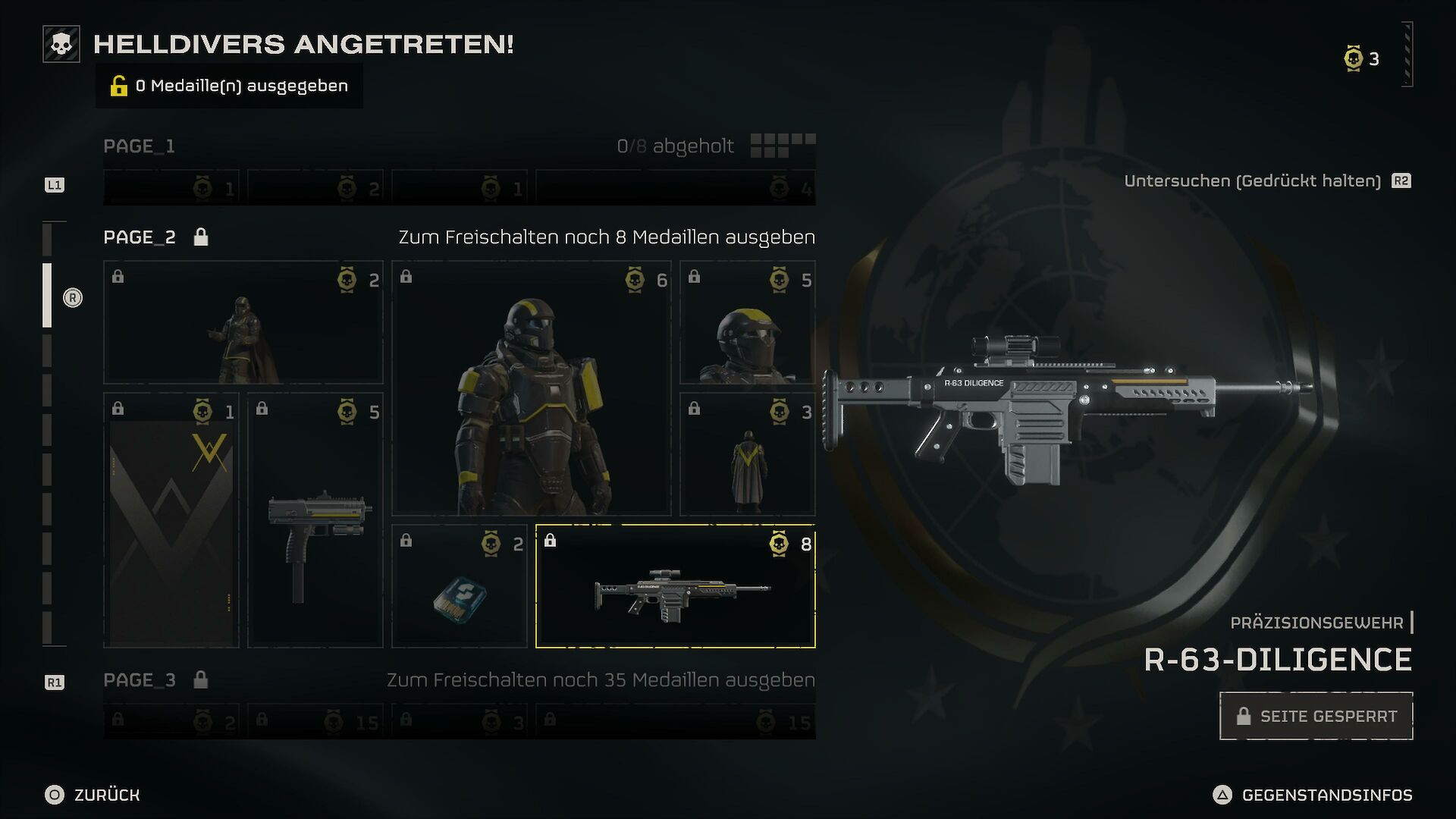
Task: Open the locked PAGE_3 section header
Action: (140, 680)
